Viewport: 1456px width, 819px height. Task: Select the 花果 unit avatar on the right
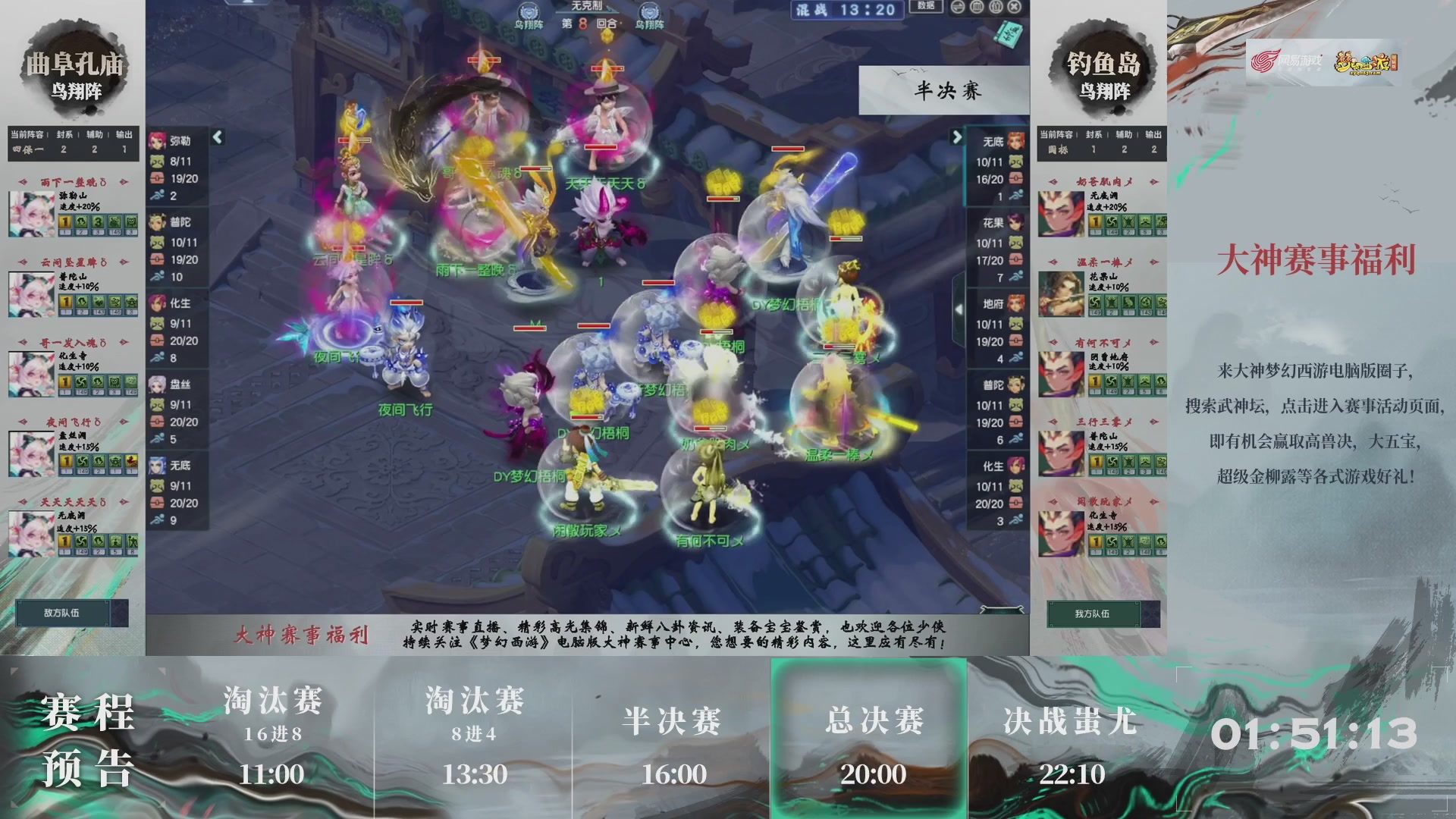click(x=1016, y=224)
